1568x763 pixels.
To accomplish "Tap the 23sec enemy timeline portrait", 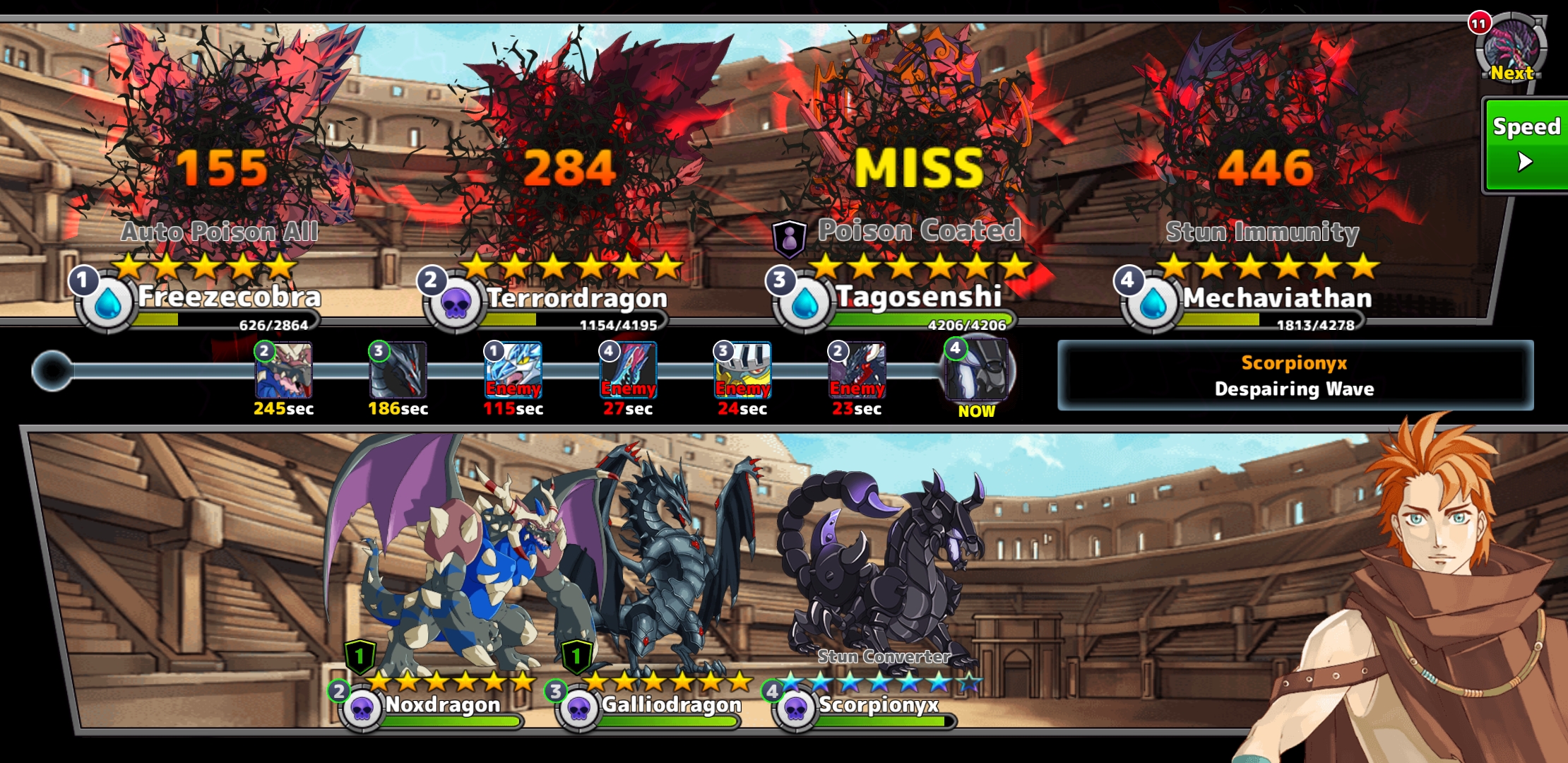I will coord(857,371).
